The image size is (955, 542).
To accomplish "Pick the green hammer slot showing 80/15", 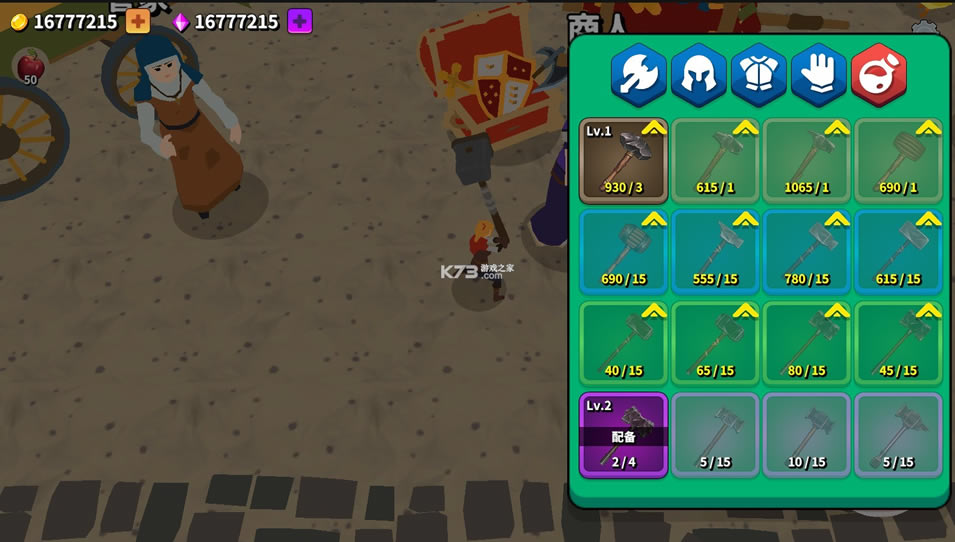I will (806, 344).
